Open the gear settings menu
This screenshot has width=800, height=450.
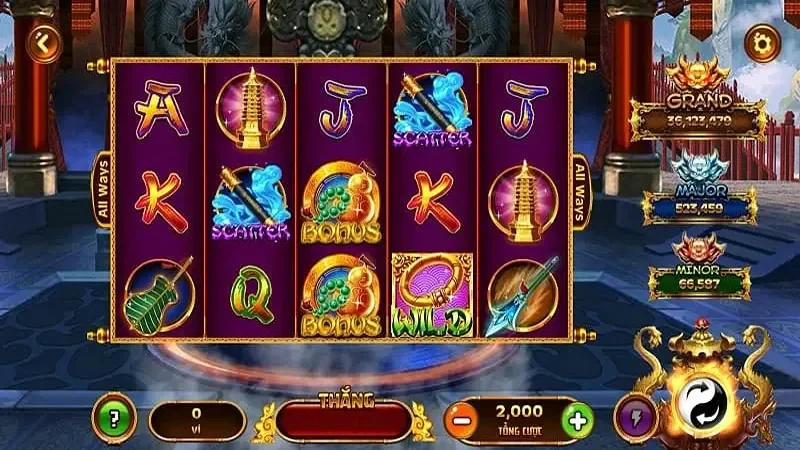763,42
